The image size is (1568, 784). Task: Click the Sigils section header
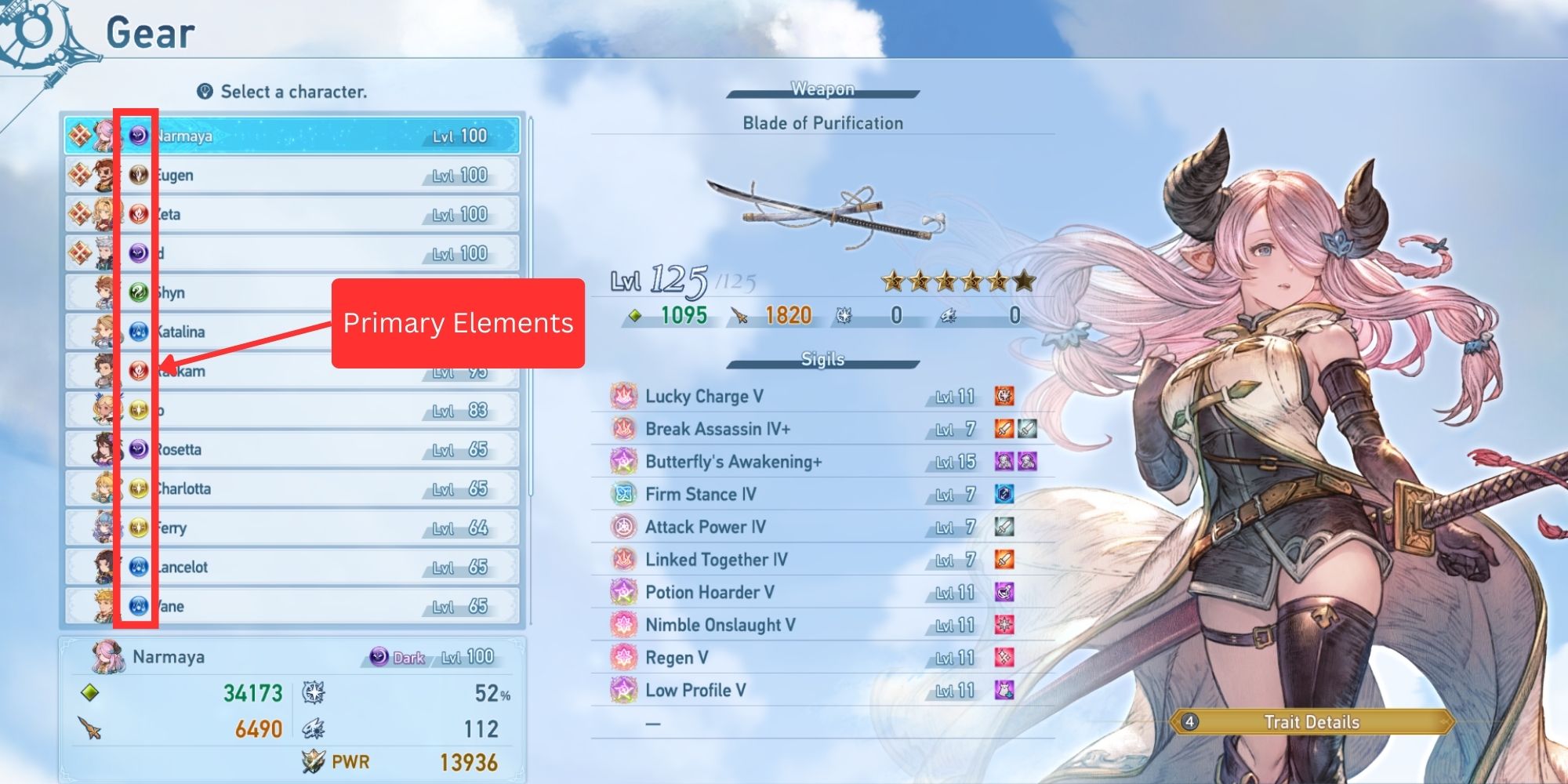[x=822, y=359]
